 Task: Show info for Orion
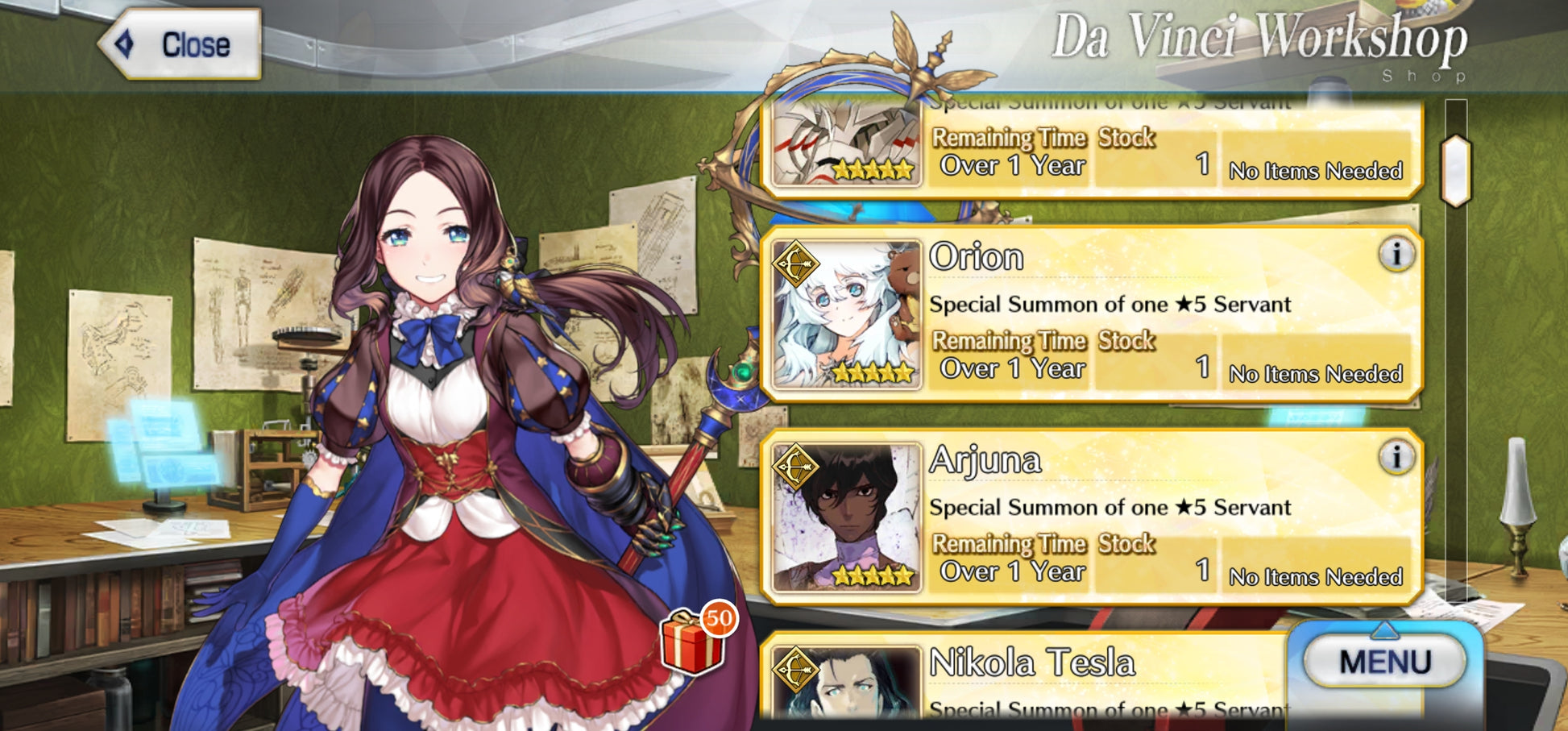pos(1396,255)
